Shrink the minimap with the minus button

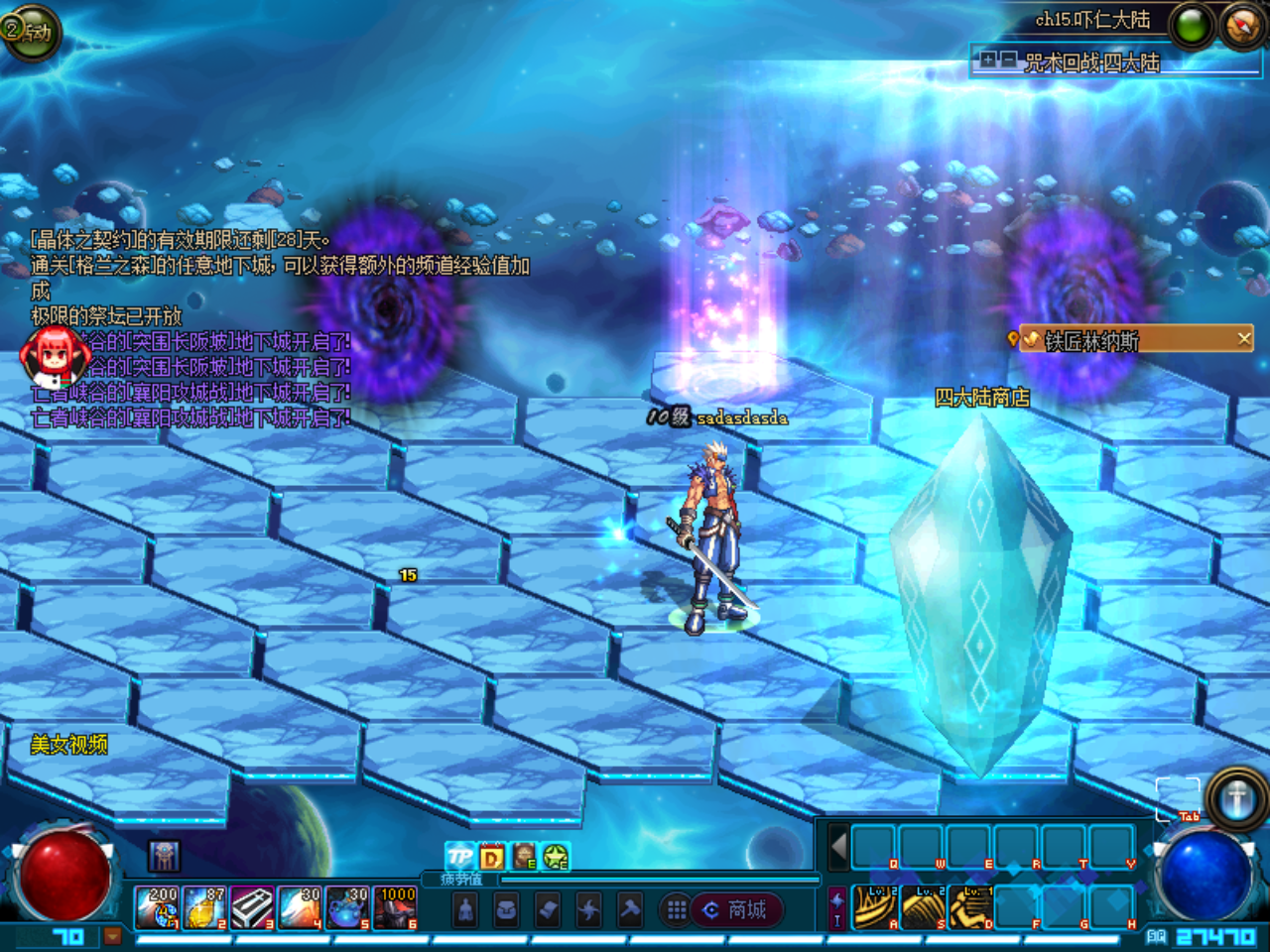[x=1008, y=60]
